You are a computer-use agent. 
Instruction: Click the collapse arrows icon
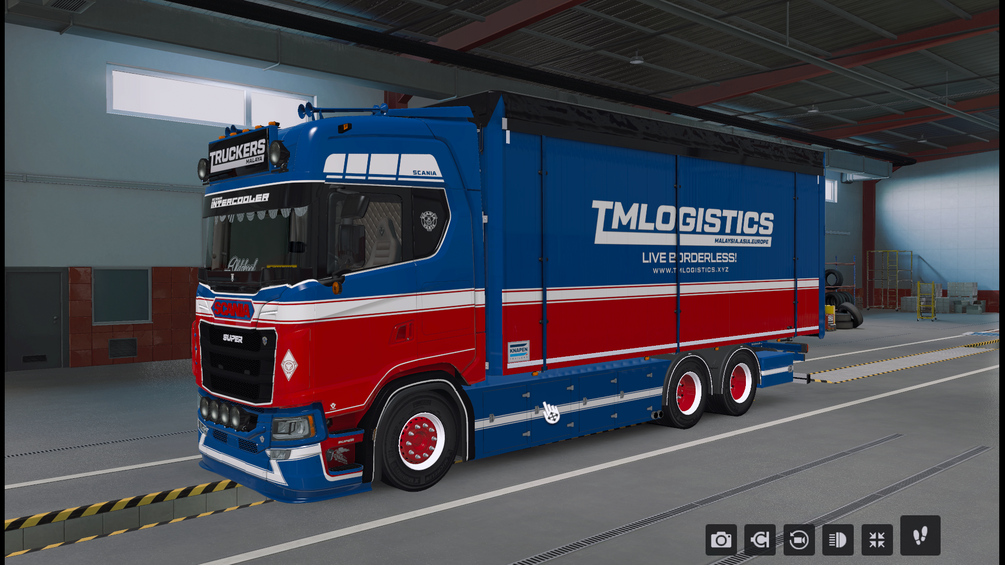[877, 540]
